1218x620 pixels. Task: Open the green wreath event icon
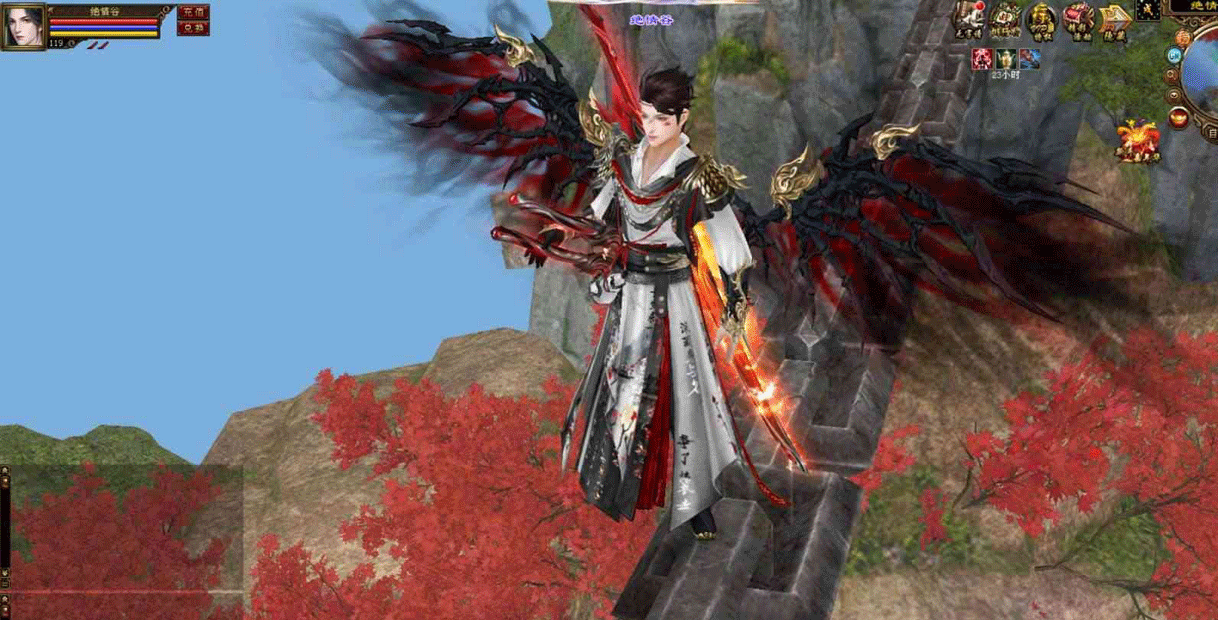click(1005, 19)
